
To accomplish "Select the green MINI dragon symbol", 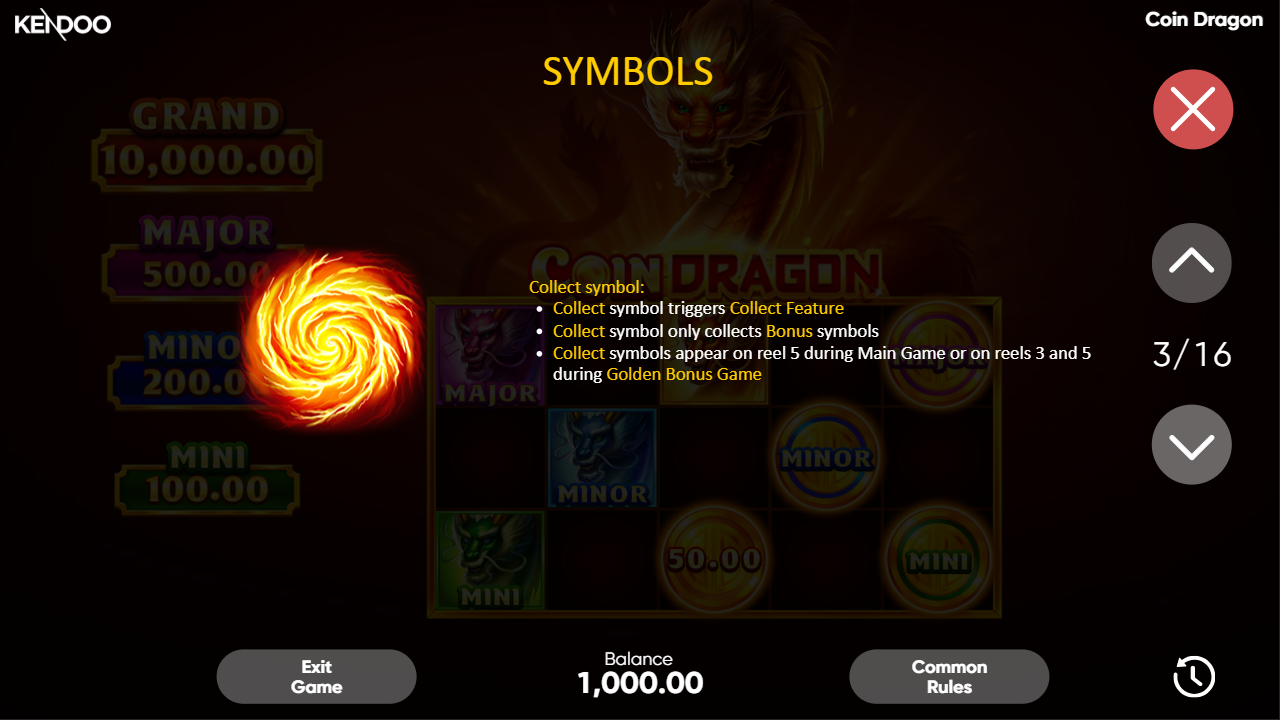I will pyautogui.click(x=490, y=560).
